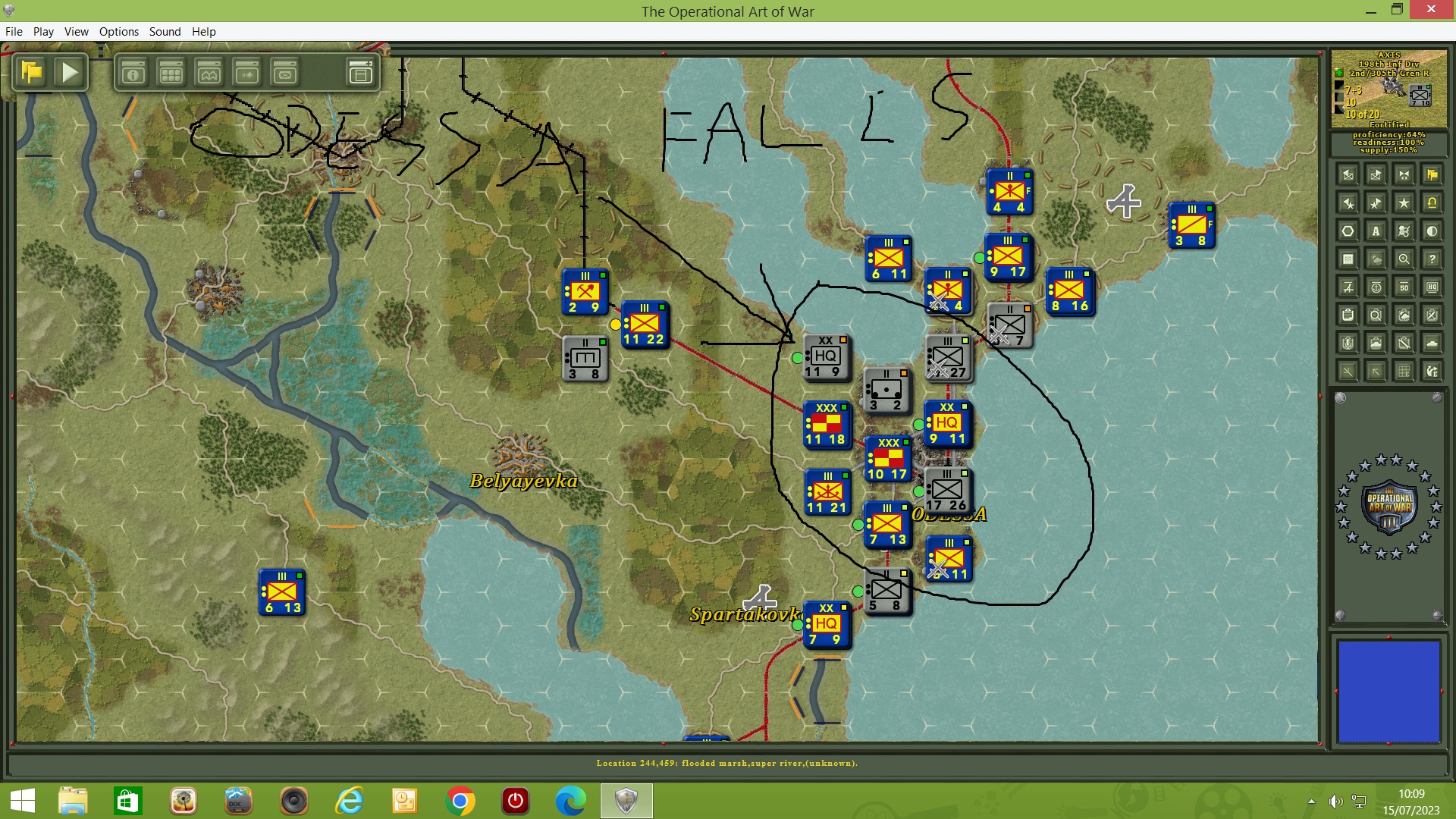Open unit info with the "i" toolbar icon
This screenshot has height=819, width=1456.
pyautogui.click(x=133, y=74)
